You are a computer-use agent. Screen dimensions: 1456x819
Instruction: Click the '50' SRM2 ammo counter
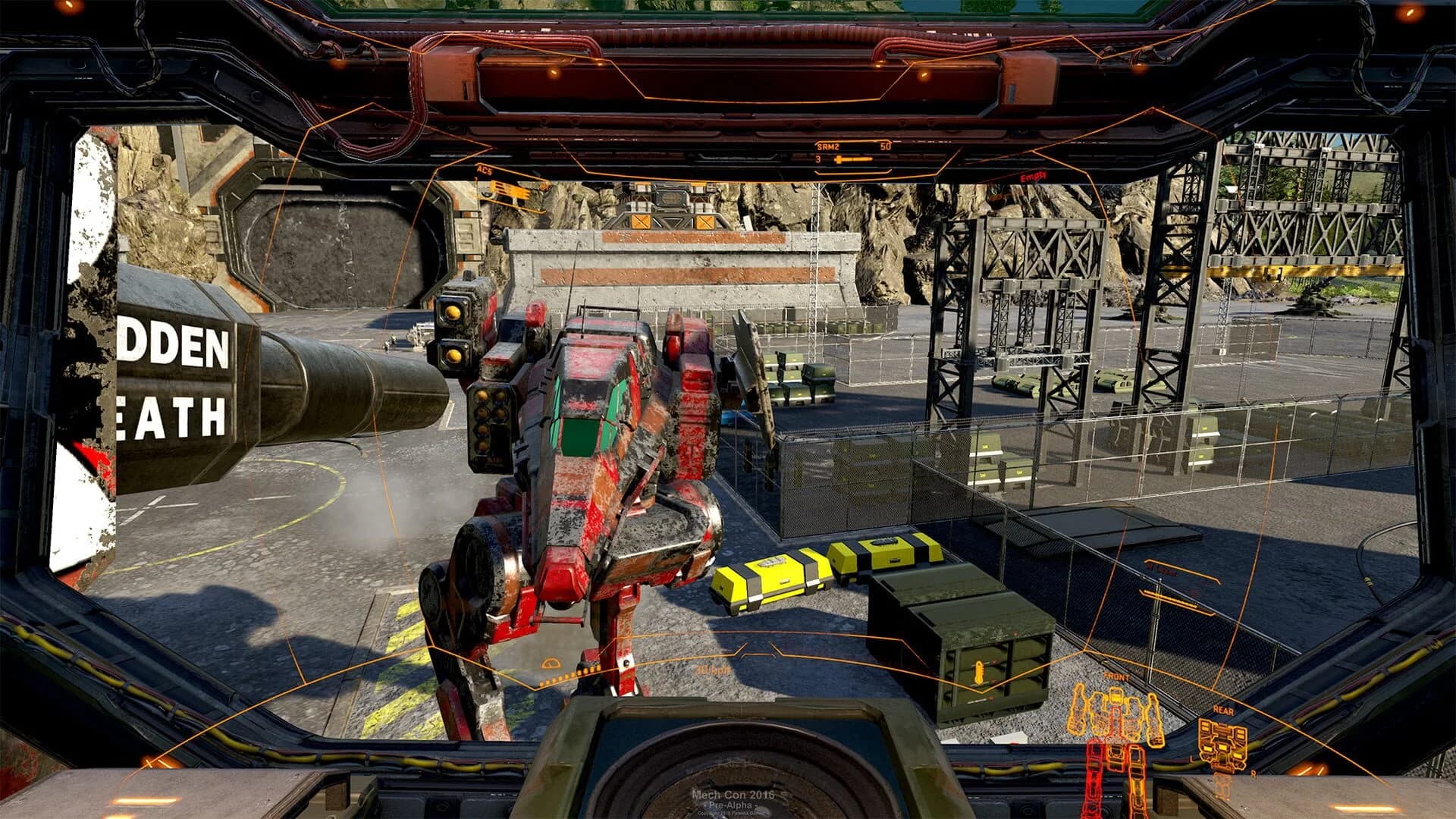click(x=886, y=146)
